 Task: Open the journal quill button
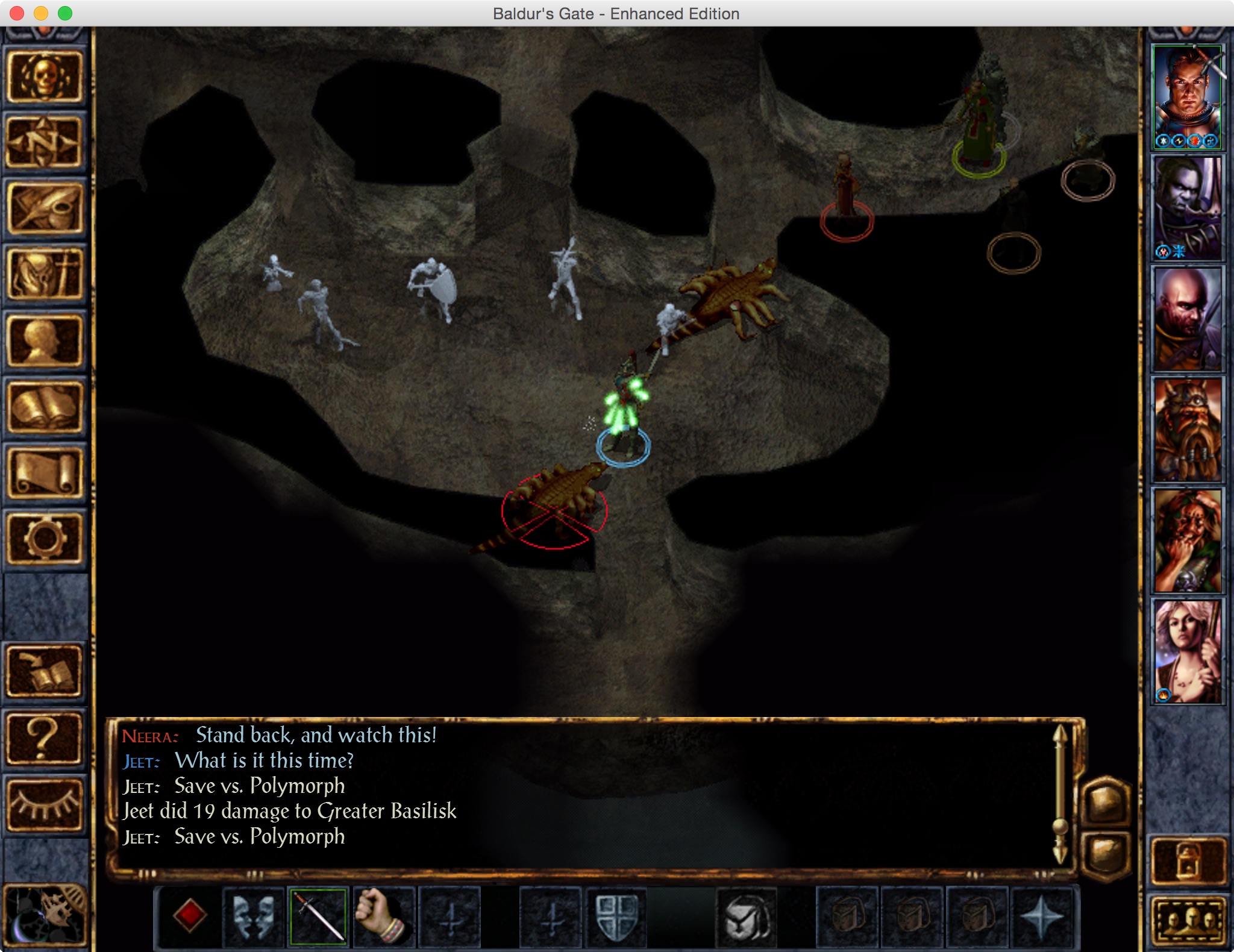[x=45, y=208]
